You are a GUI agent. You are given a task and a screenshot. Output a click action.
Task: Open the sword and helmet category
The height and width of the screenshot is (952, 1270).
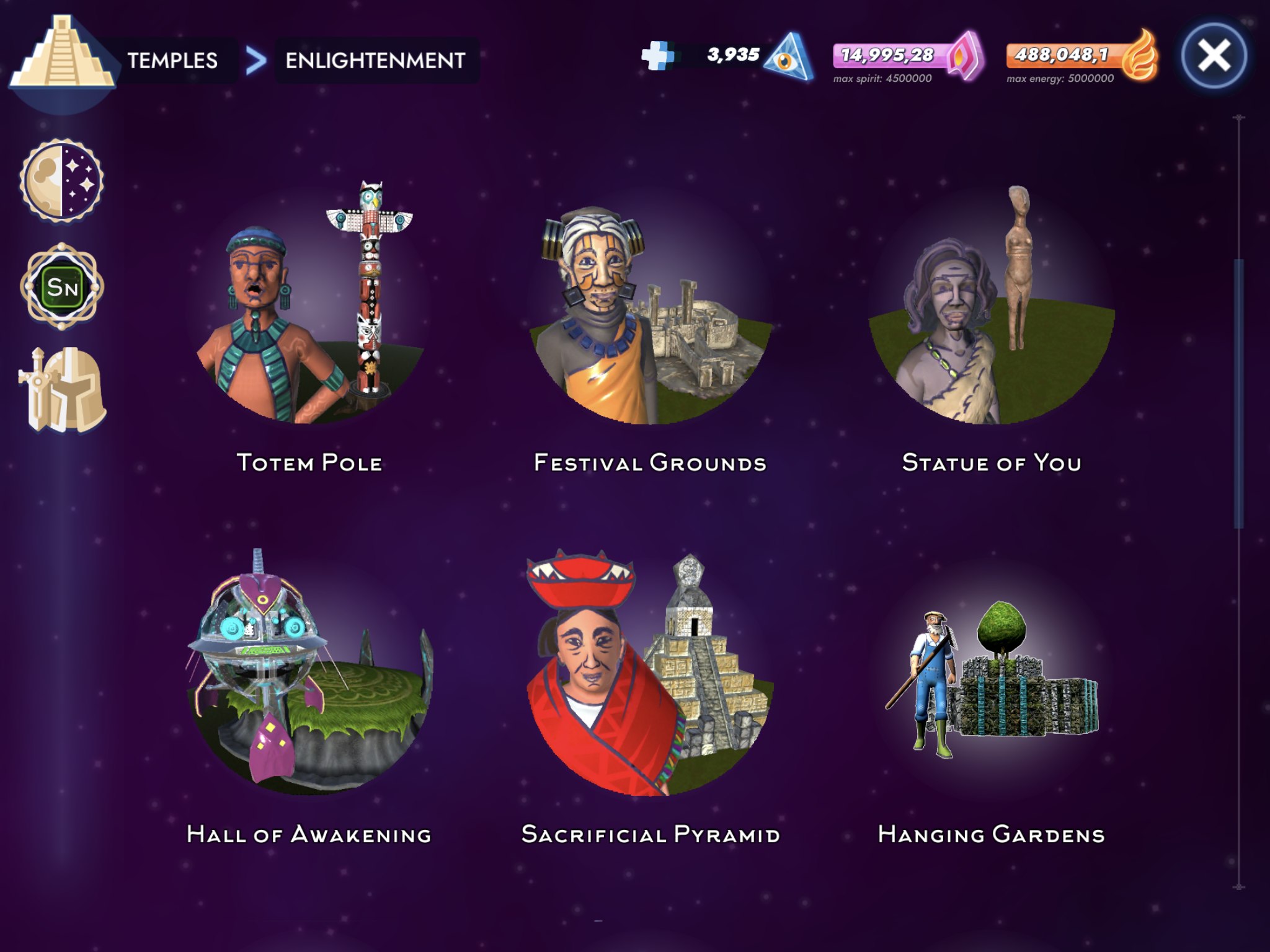click(x=62, y=390)
